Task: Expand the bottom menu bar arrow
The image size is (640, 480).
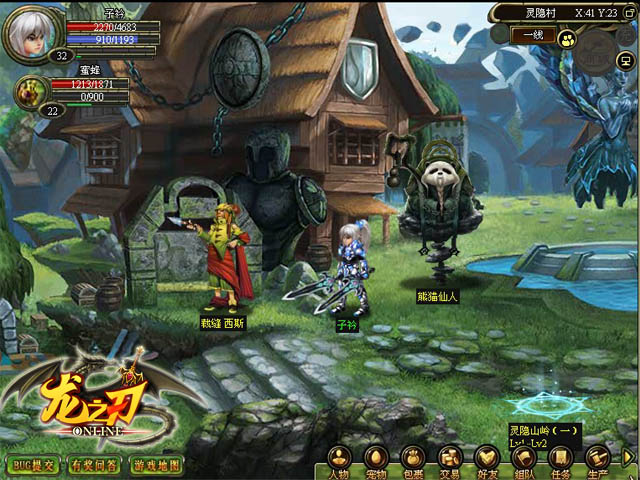Action: pyautogui.click(x=630, y=458)
